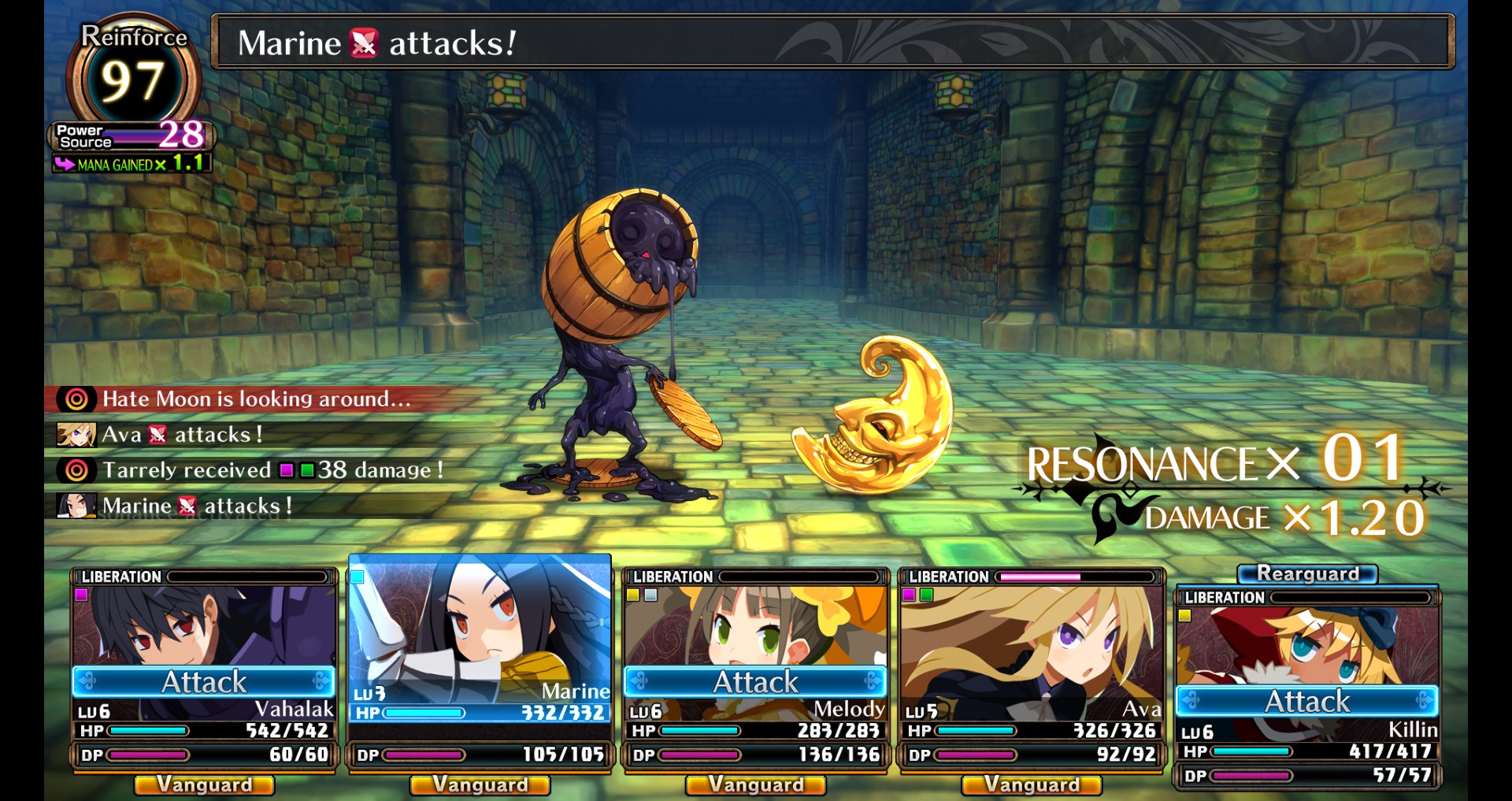Click the Vanguard label under Marine
This screenshot has width=1512, height=801.
480,784
